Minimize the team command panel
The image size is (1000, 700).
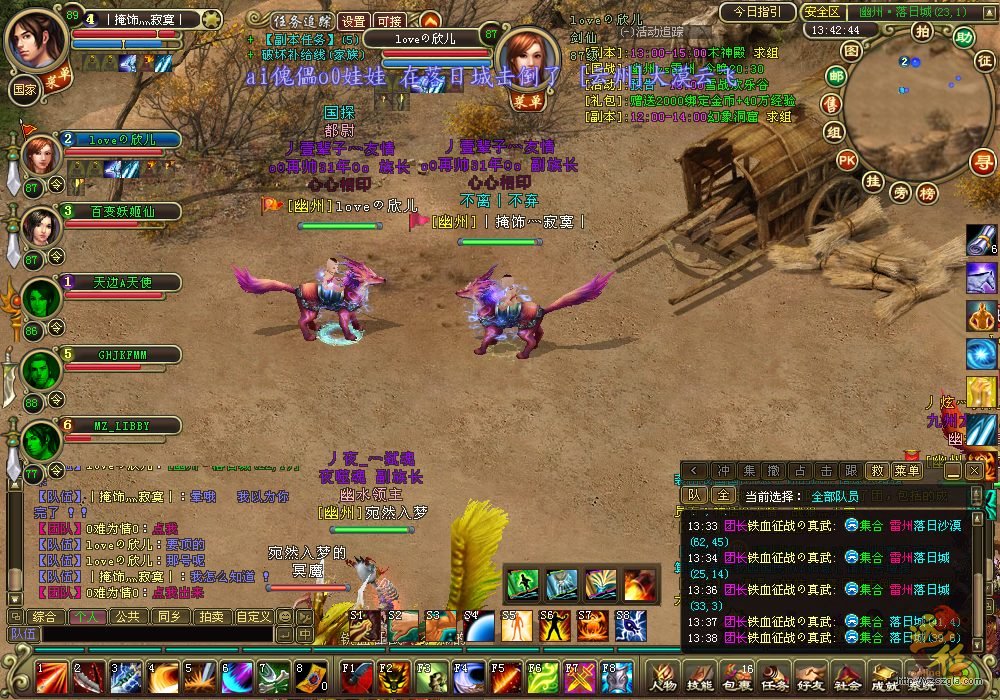952,470
